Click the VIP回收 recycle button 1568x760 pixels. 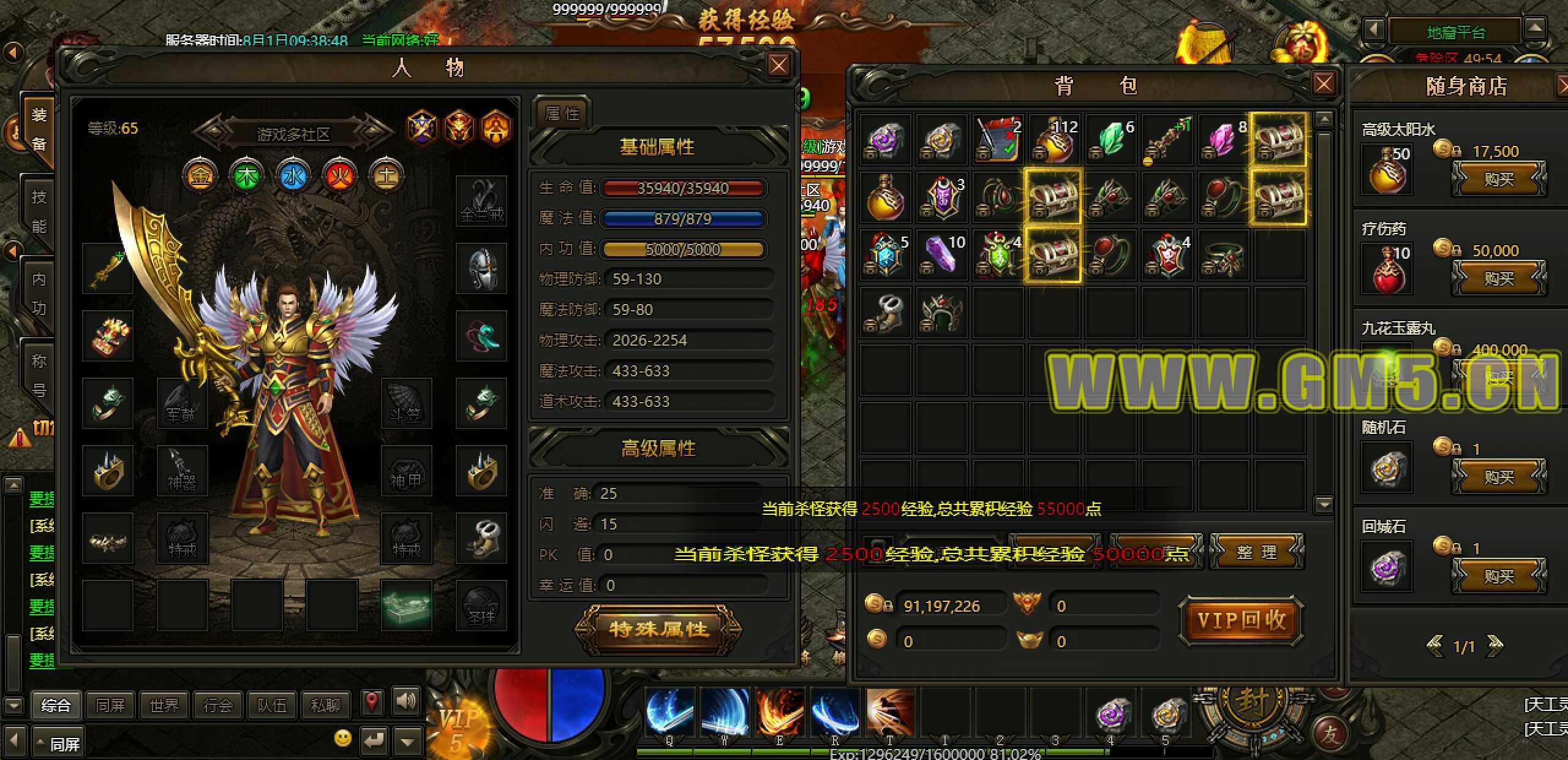click(1241, 620)
